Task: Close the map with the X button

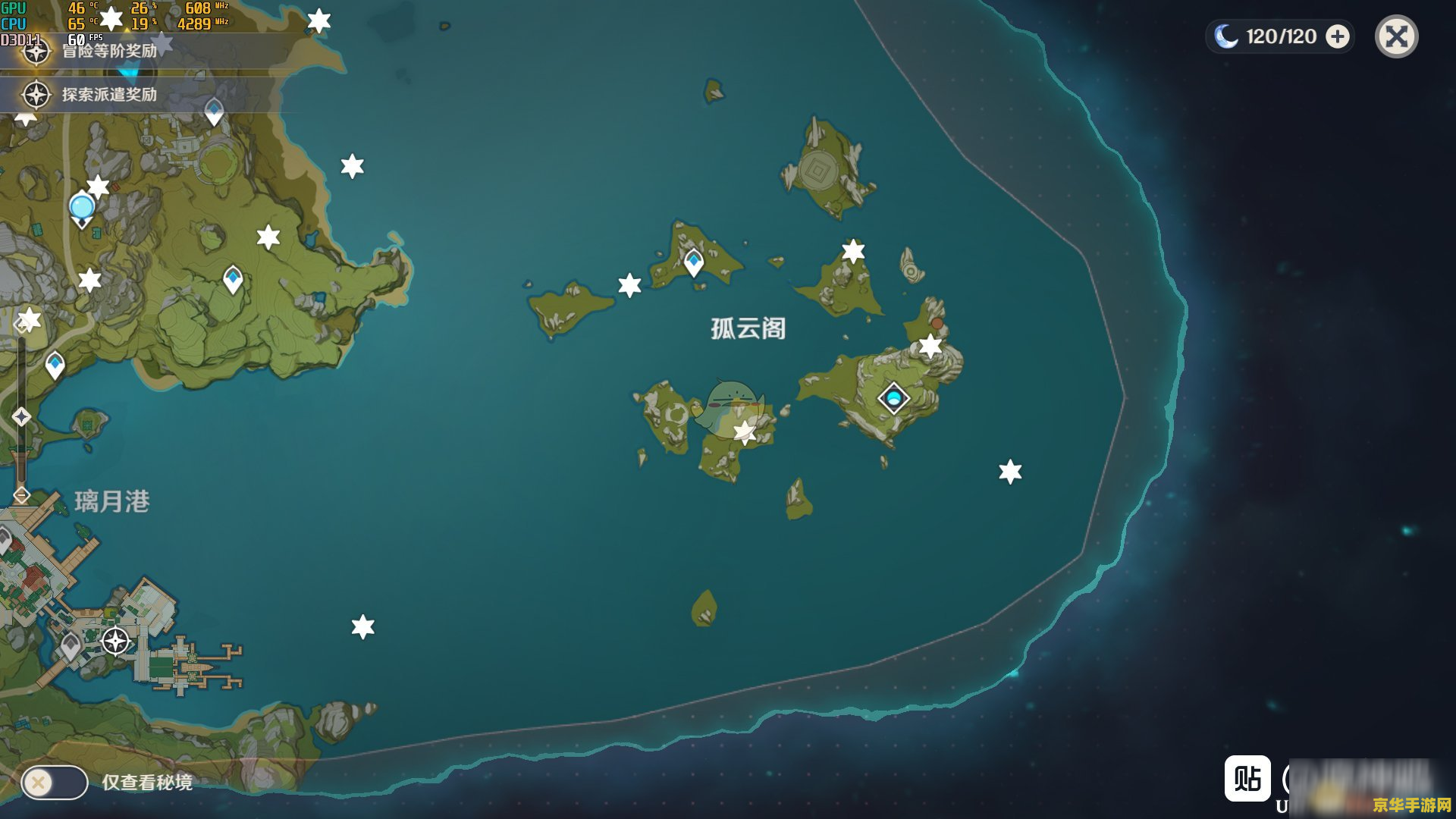Action: (1395, 36)
